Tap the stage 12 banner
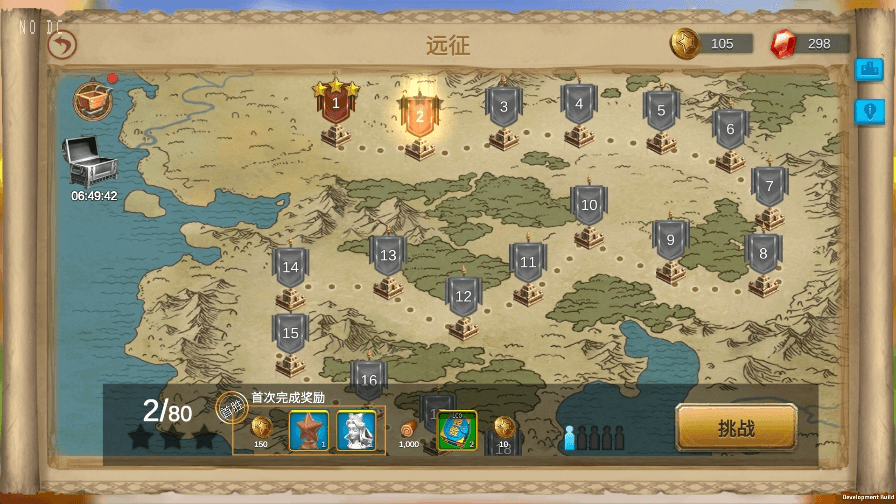This screenshot has width=896, height=504. click(463, 297)
